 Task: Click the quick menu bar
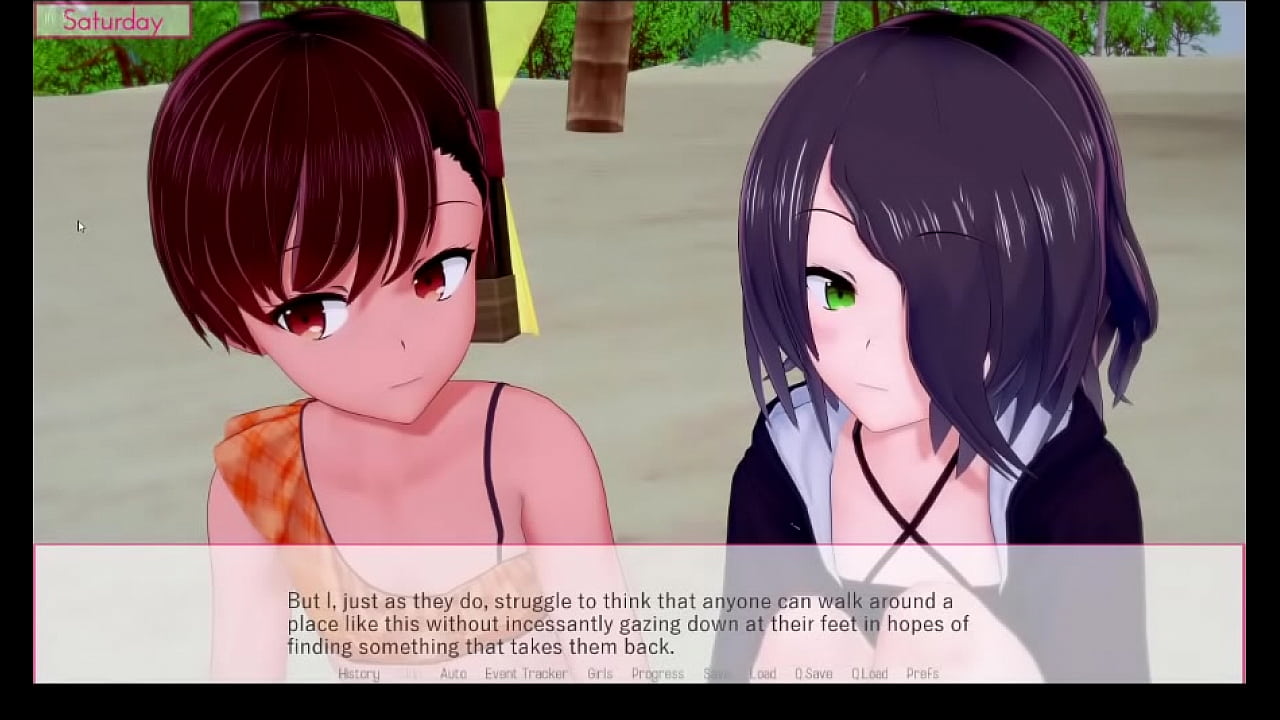click(x=640, y=673)
